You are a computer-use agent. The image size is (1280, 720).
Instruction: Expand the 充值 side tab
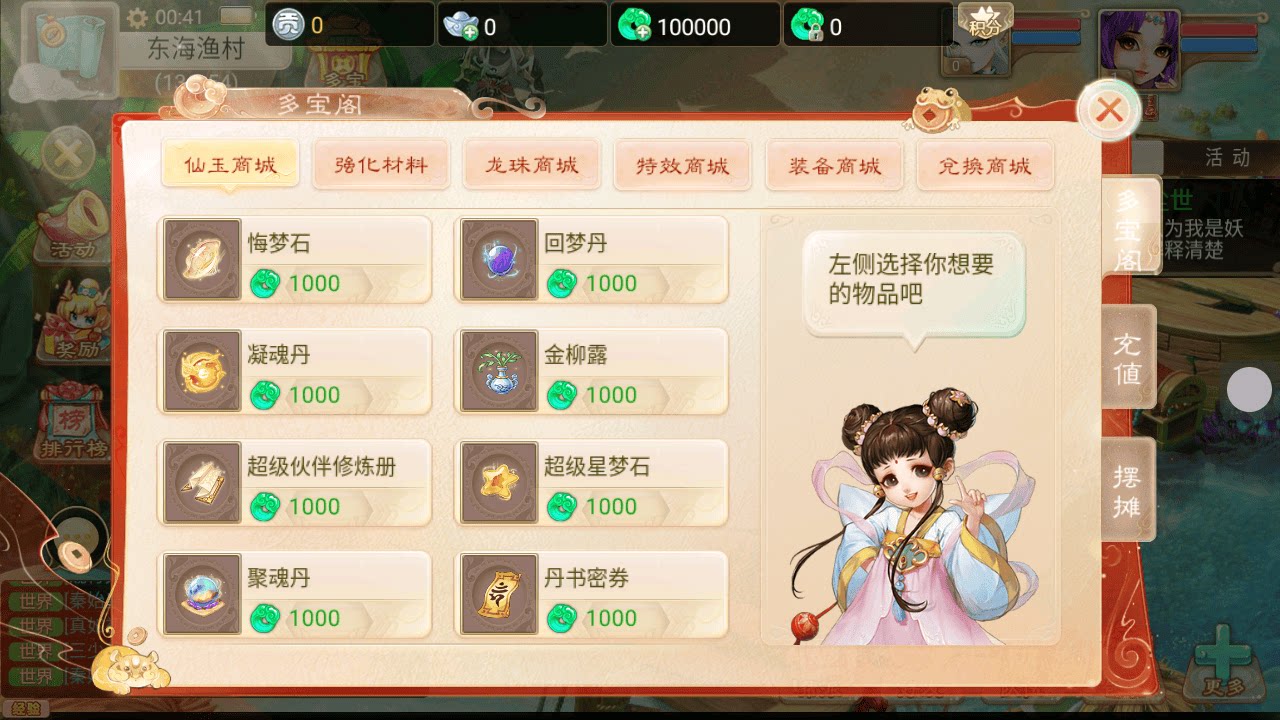click(x=1128, y=358)
